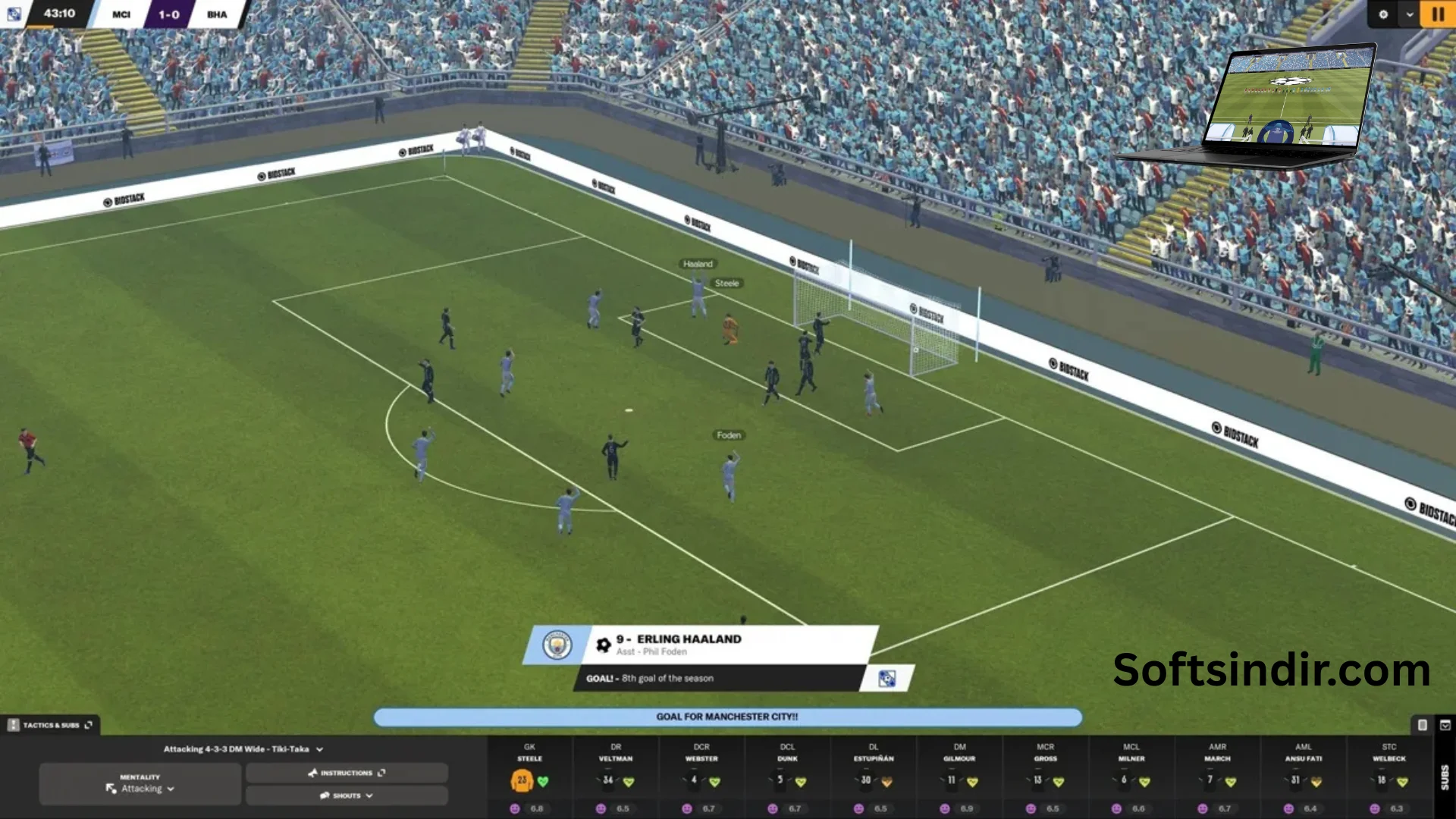Select March in the AMR slot
The width and height of the screenshot is (1456, 819).
point(1217,777)
